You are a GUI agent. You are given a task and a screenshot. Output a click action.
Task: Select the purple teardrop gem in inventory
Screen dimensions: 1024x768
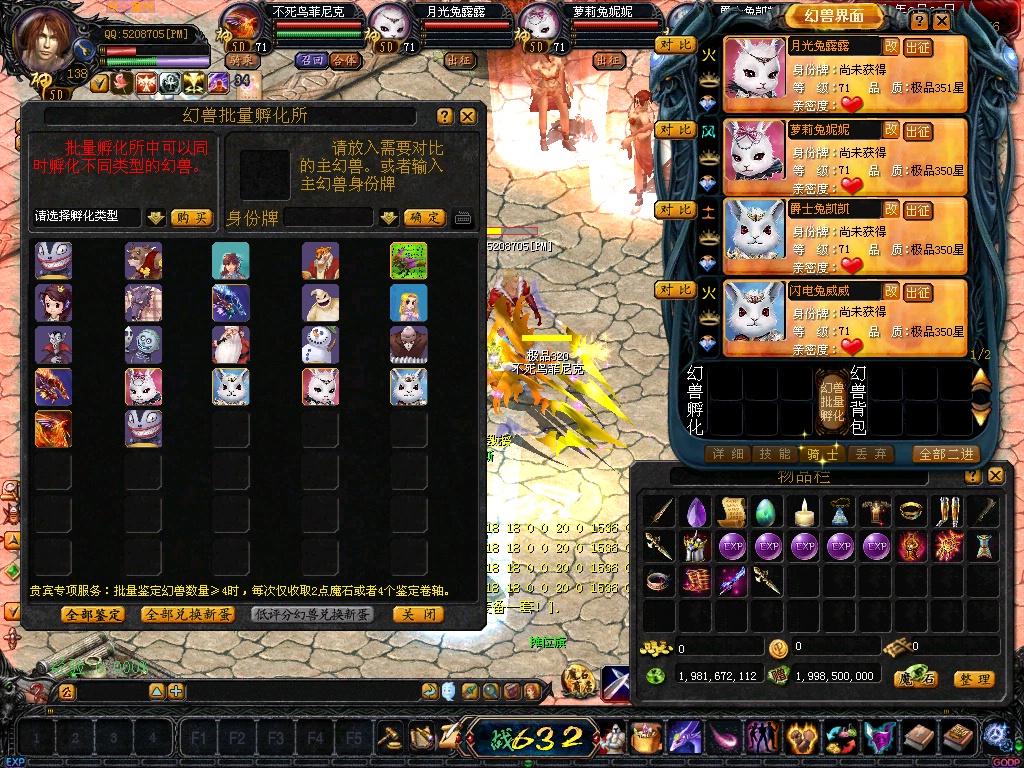(x=697, y=512)
